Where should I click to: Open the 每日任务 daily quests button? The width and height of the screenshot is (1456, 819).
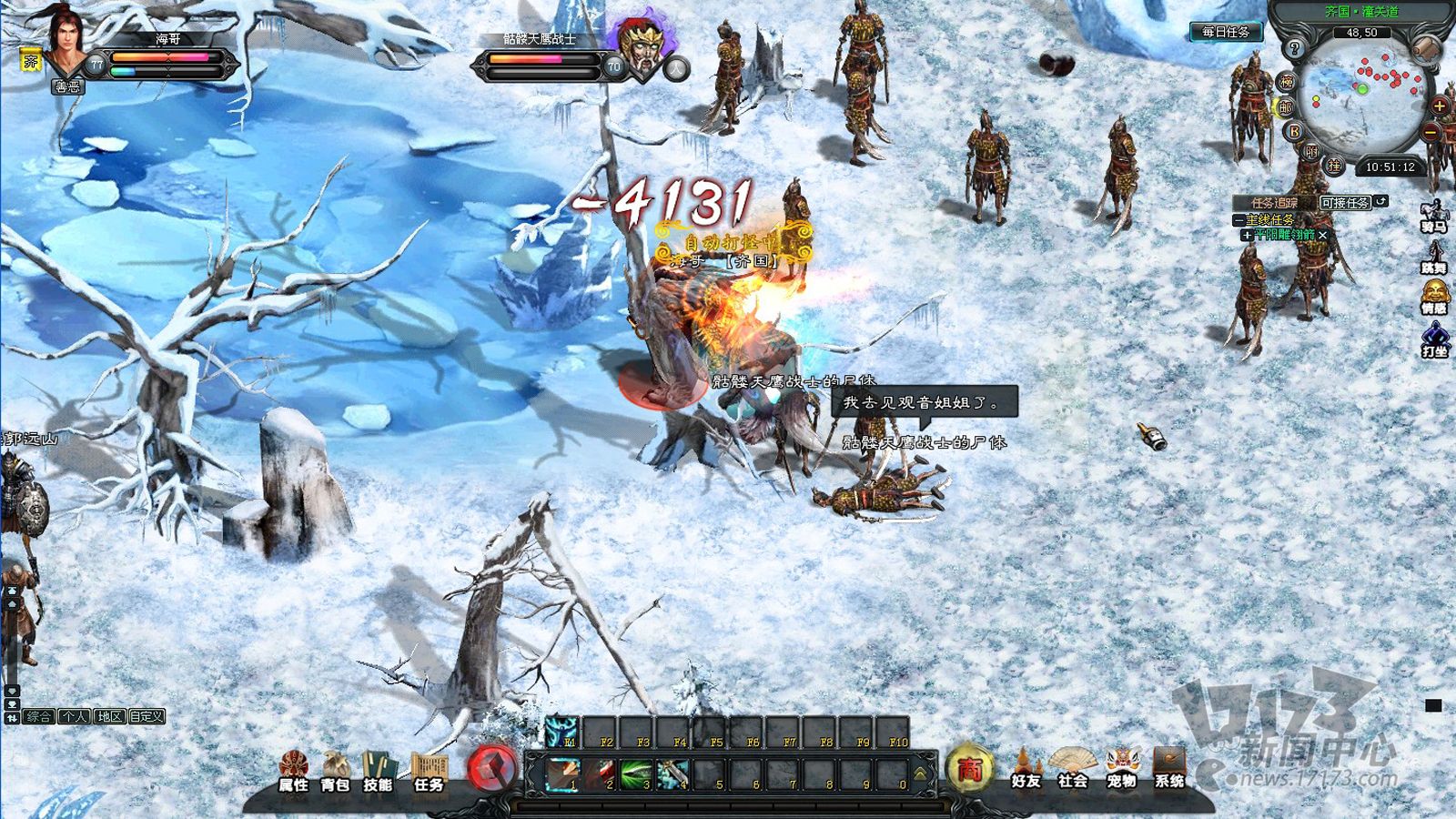pyautogui.click(x=1225, y=32)
